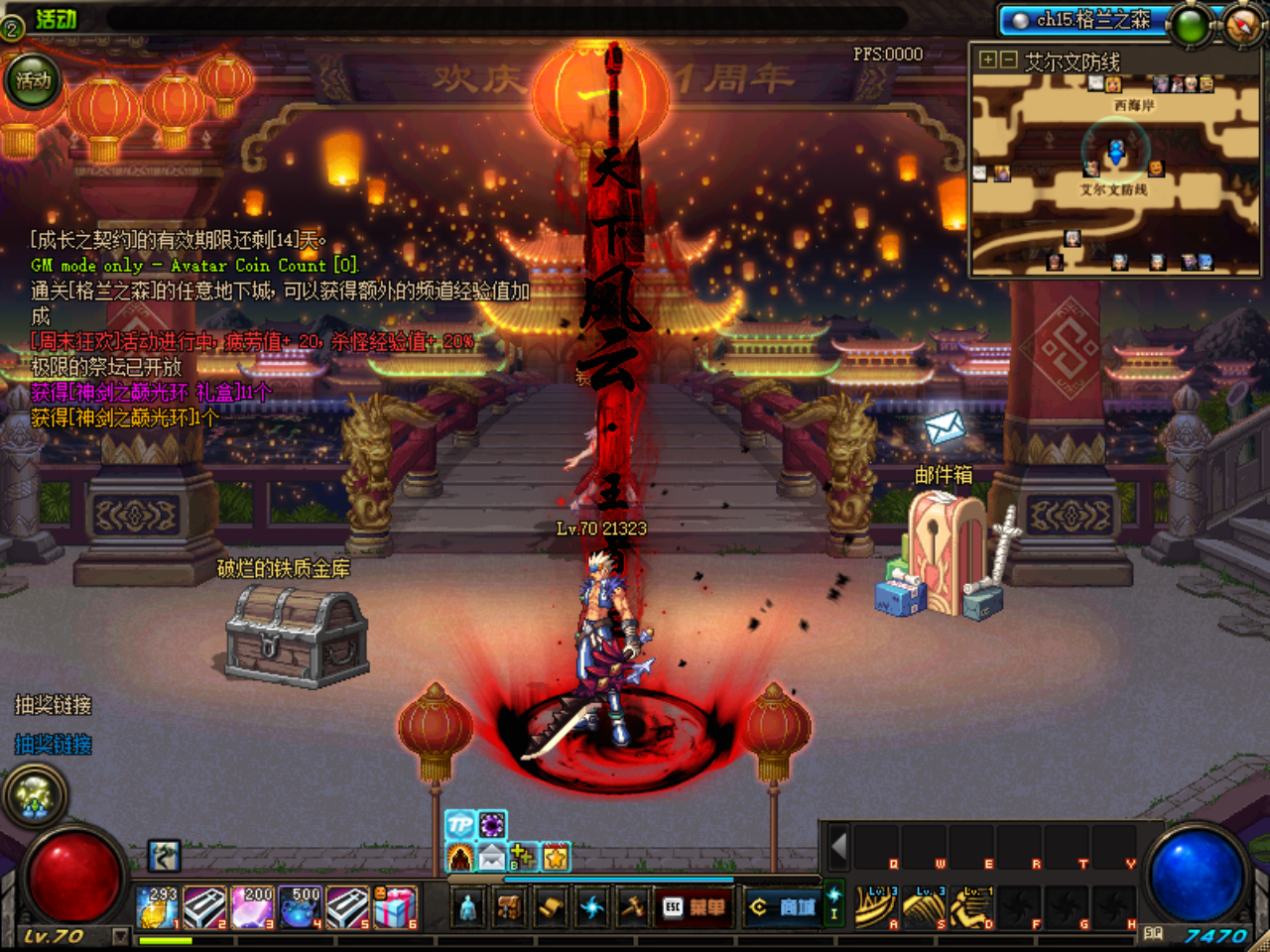Screen dimensions: 1270x952
Task: Click the left arrow beside skill slots
Action: pyautogui.click(x=838, y=847)
